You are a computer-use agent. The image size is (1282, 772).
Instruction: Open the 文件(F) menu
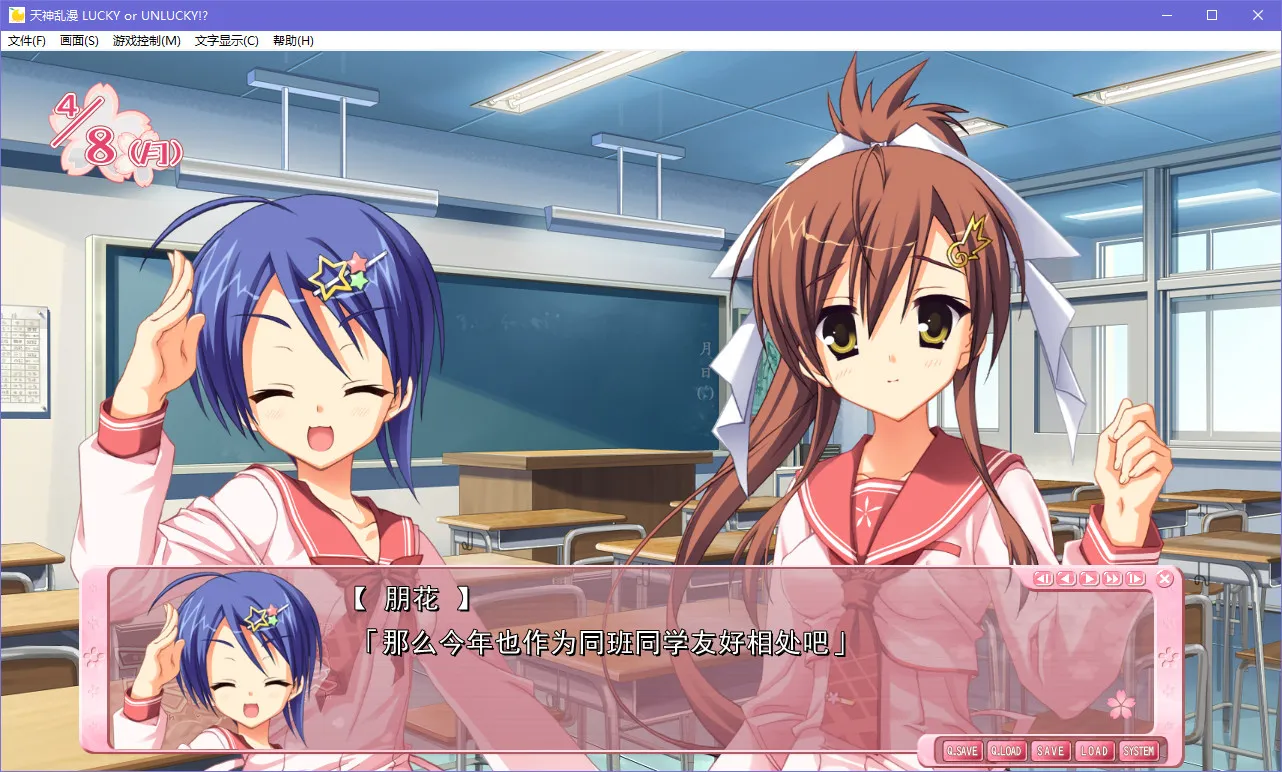coord(27,41)
